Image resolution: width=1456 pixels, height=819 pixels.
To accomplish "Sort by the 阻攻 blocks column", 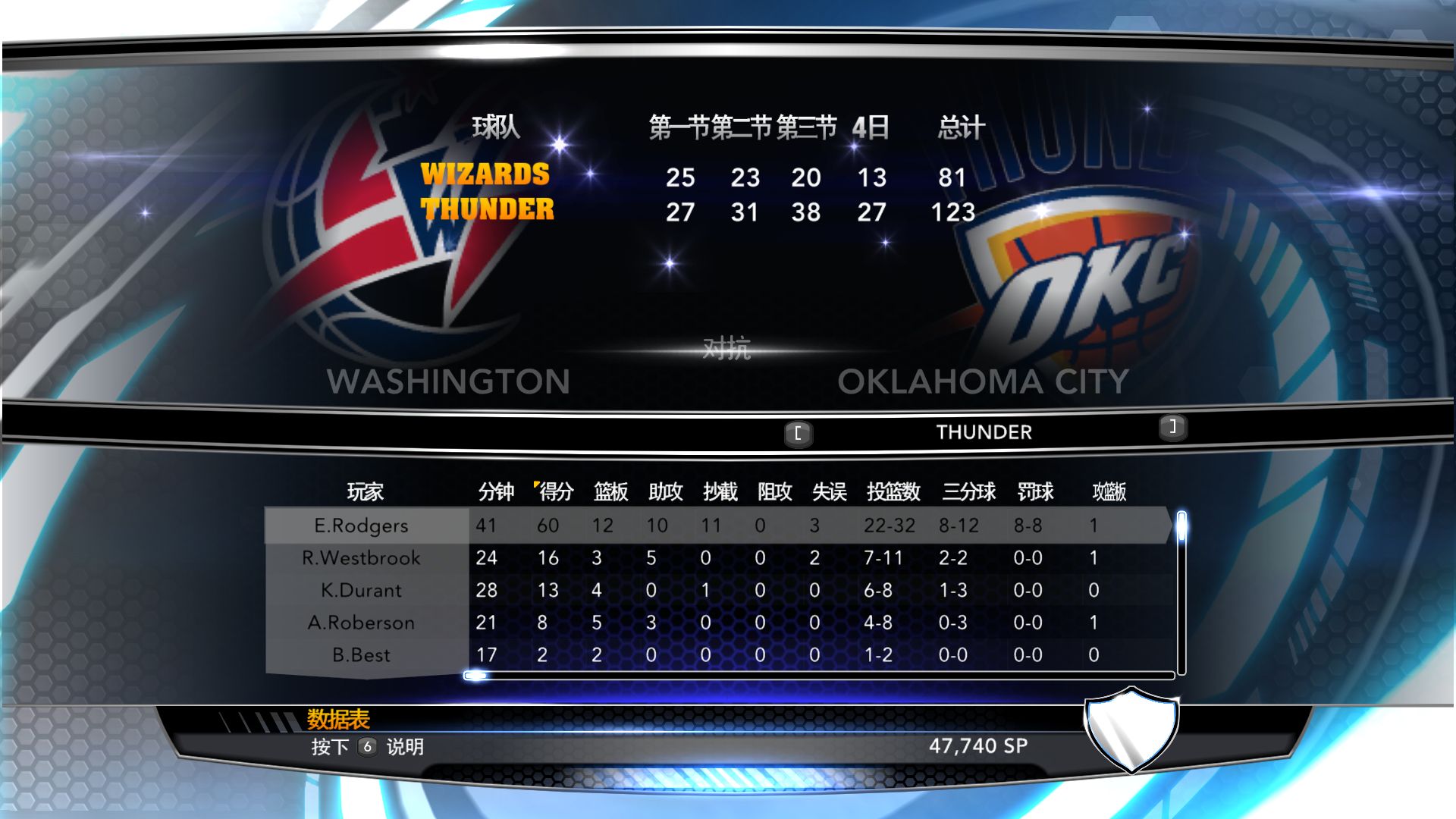I will [774, 492].
